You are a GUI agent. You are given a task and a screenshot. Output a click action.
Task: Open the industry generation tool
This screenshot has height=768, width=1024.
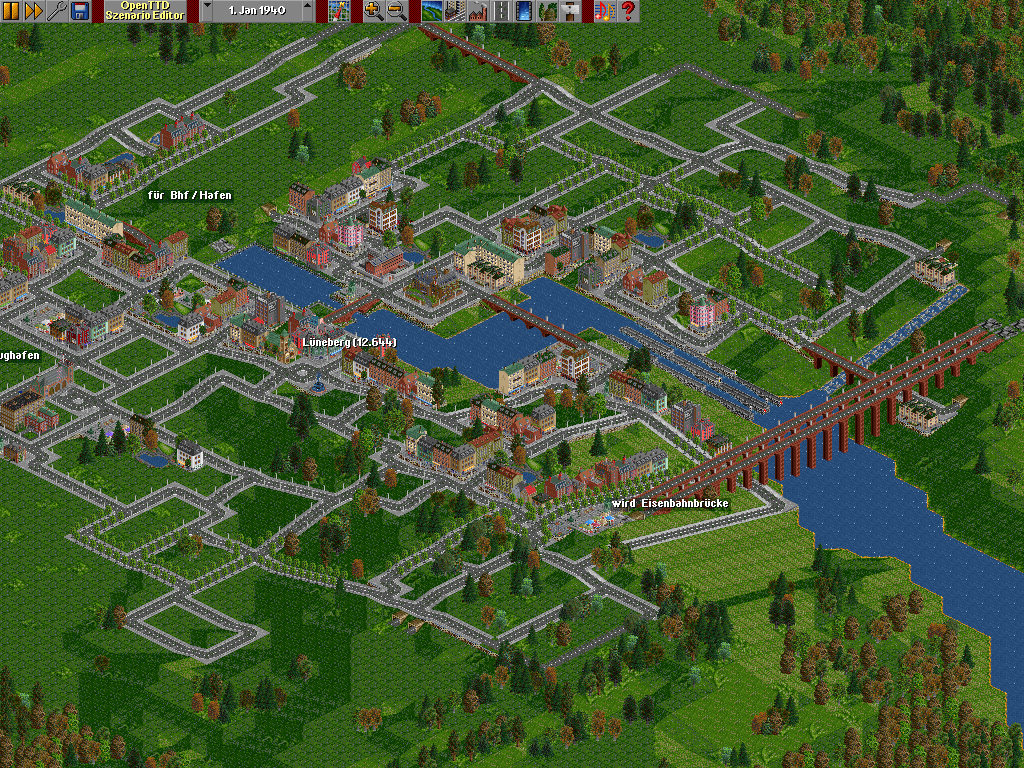pyautogui.click(x=476, y=11)
